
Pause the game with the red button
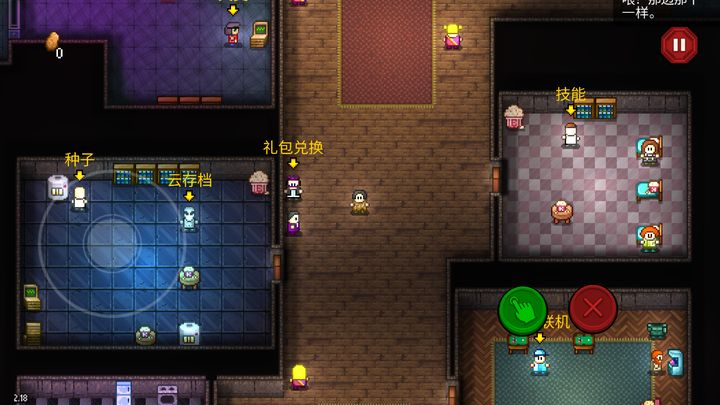pos(678,45)
